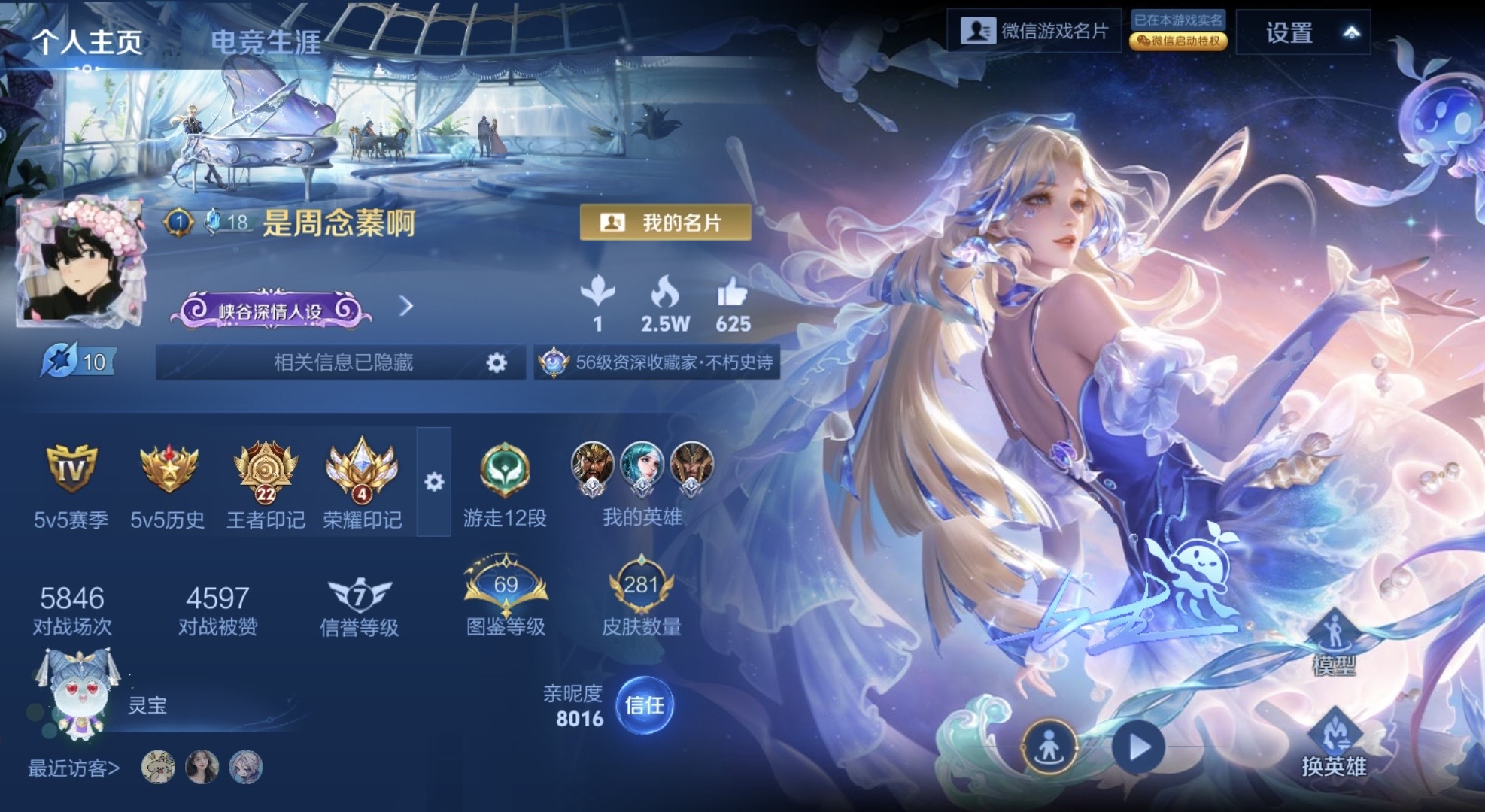Screen dimensions: 1485x812
Task: Open 最近访客 visitor list
Action: tap(74, 768)
